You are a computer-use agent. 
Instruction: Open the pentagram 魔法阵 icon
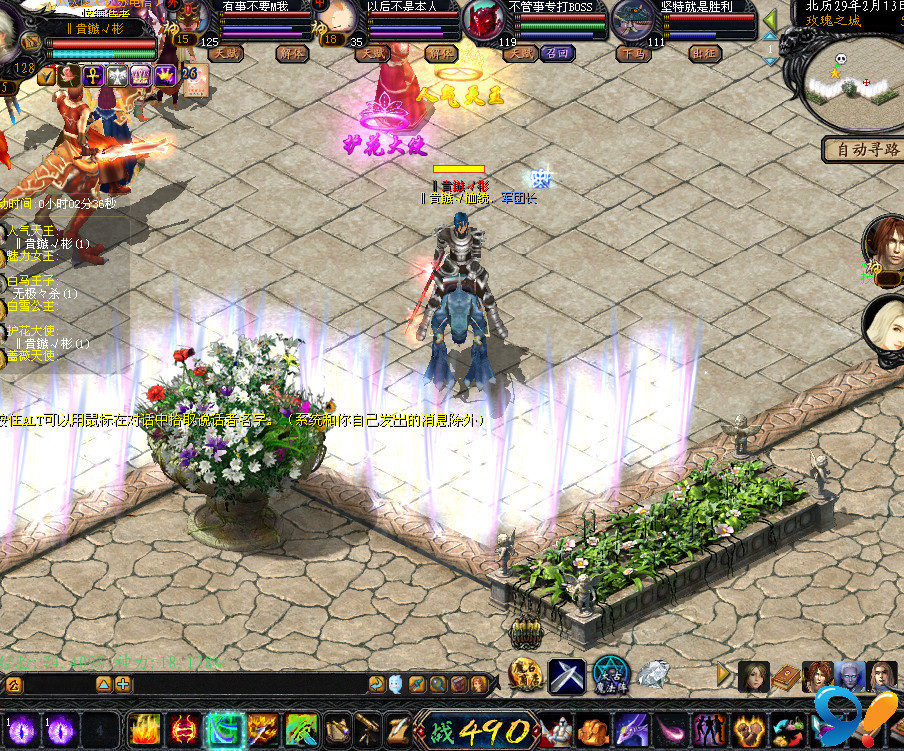click(610, 675)
